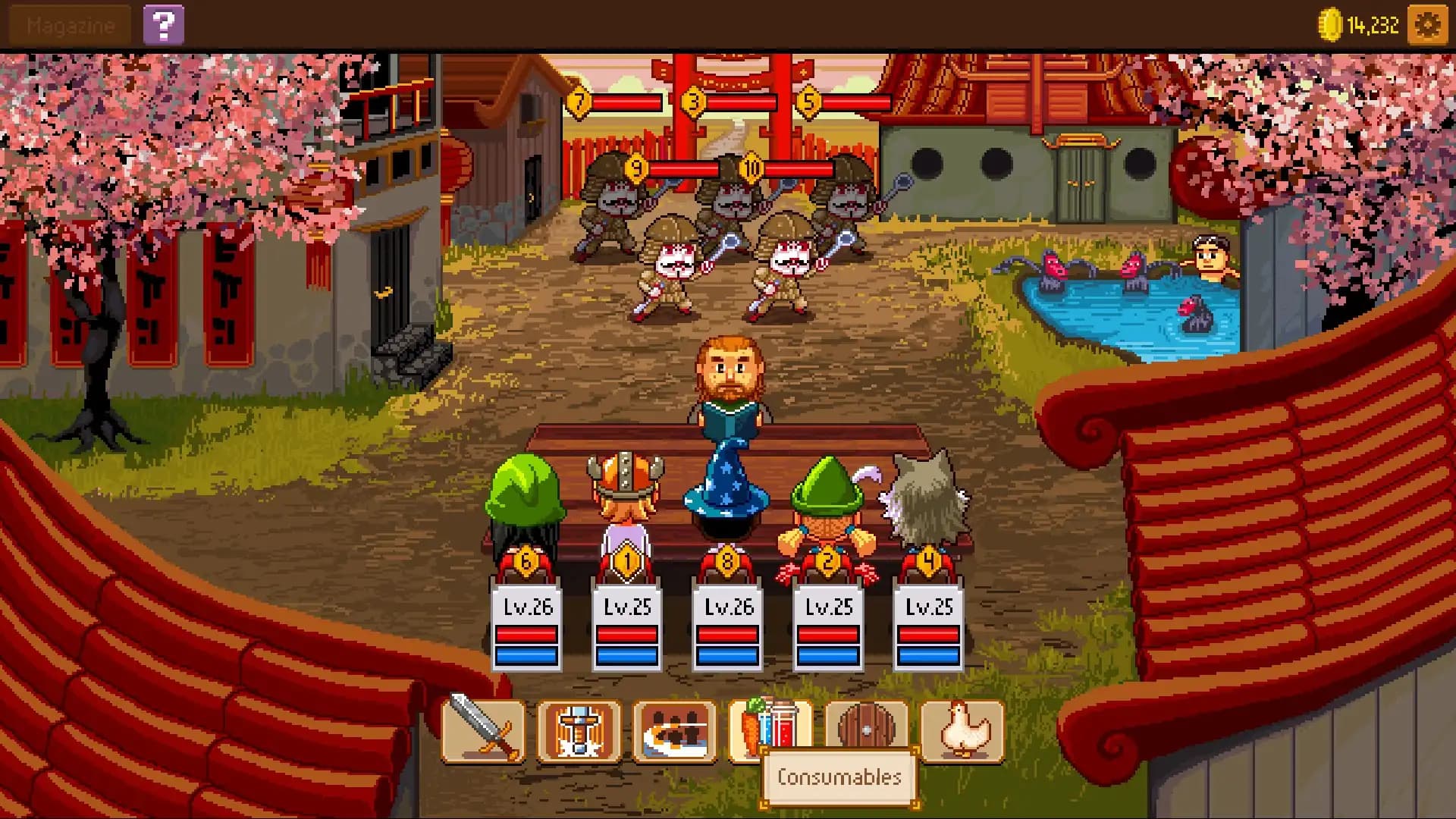Screen dimensions: 1456x819
Task: Select the chicken icon
Action: 961,733
